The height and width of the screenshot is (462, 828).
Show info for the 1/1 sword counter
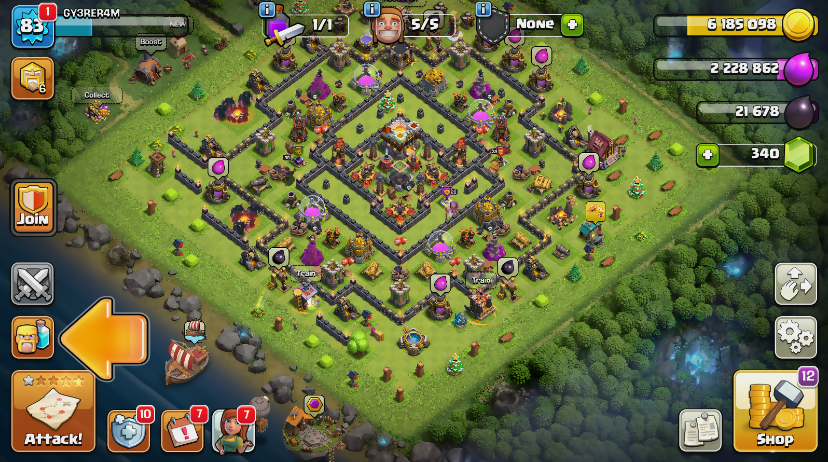[268, 9]
